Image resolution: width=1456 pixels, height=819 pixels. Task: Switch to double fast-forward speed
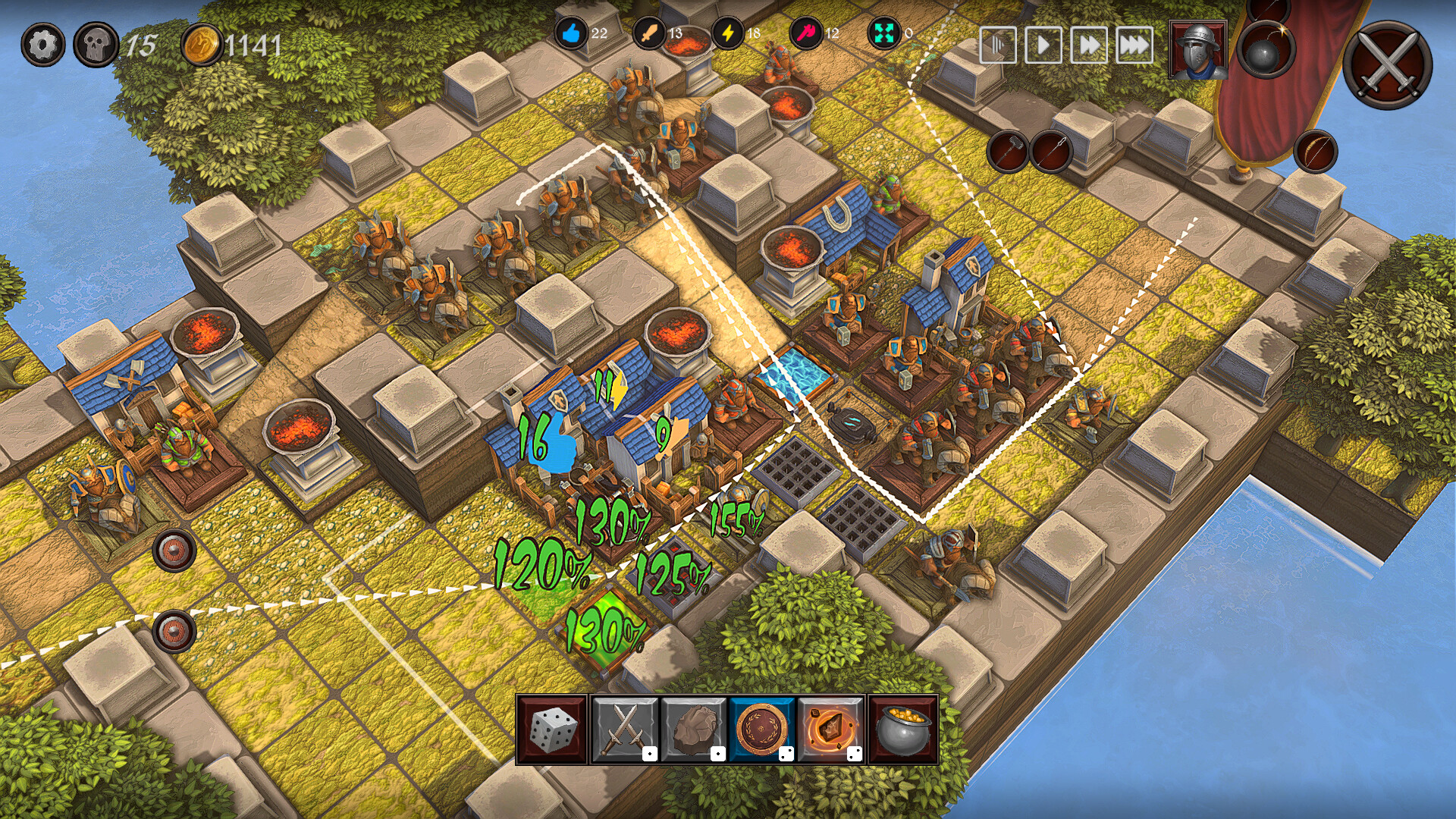point(1089,45)
